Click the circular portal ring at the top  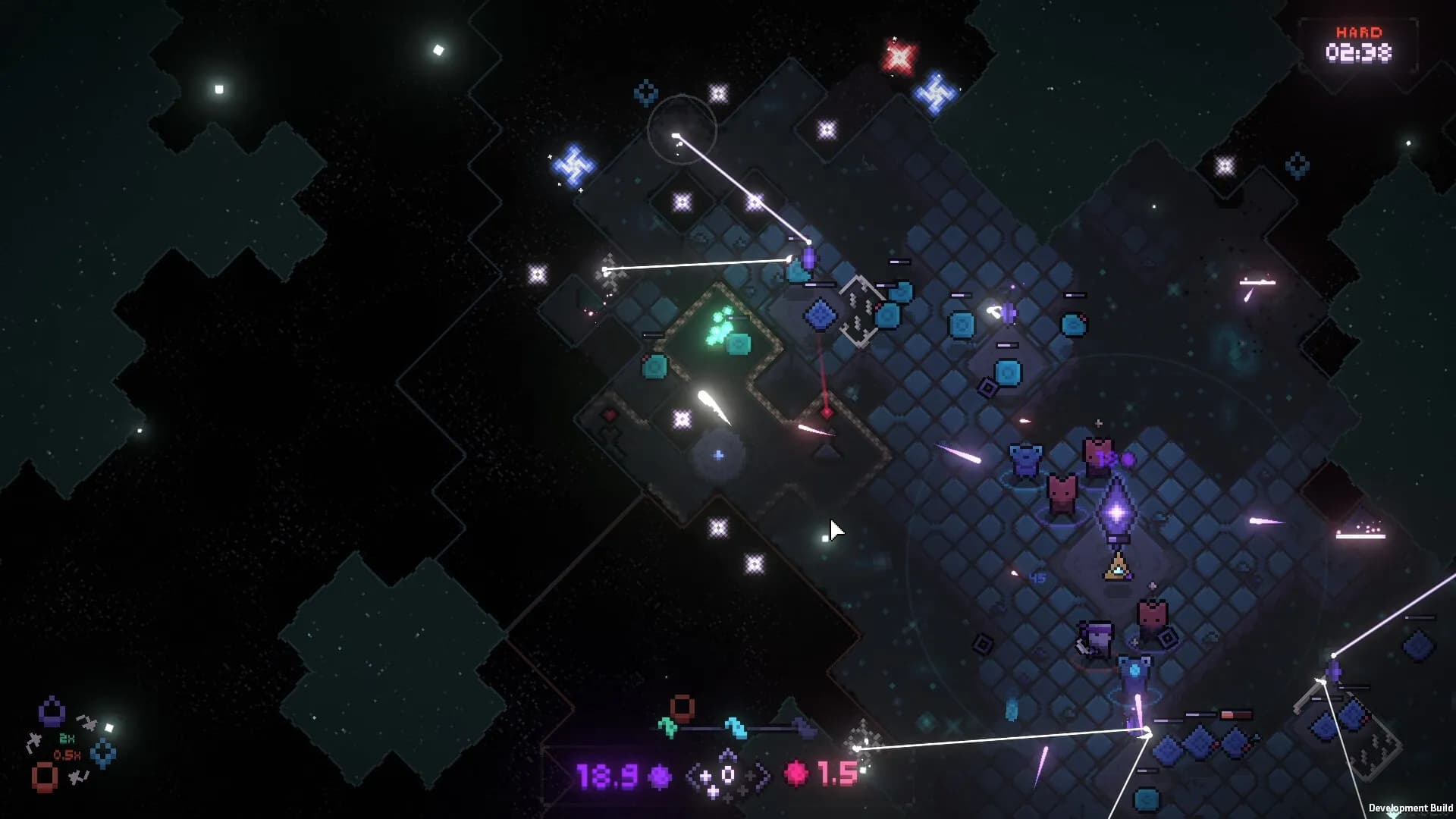tap(682, 129)
